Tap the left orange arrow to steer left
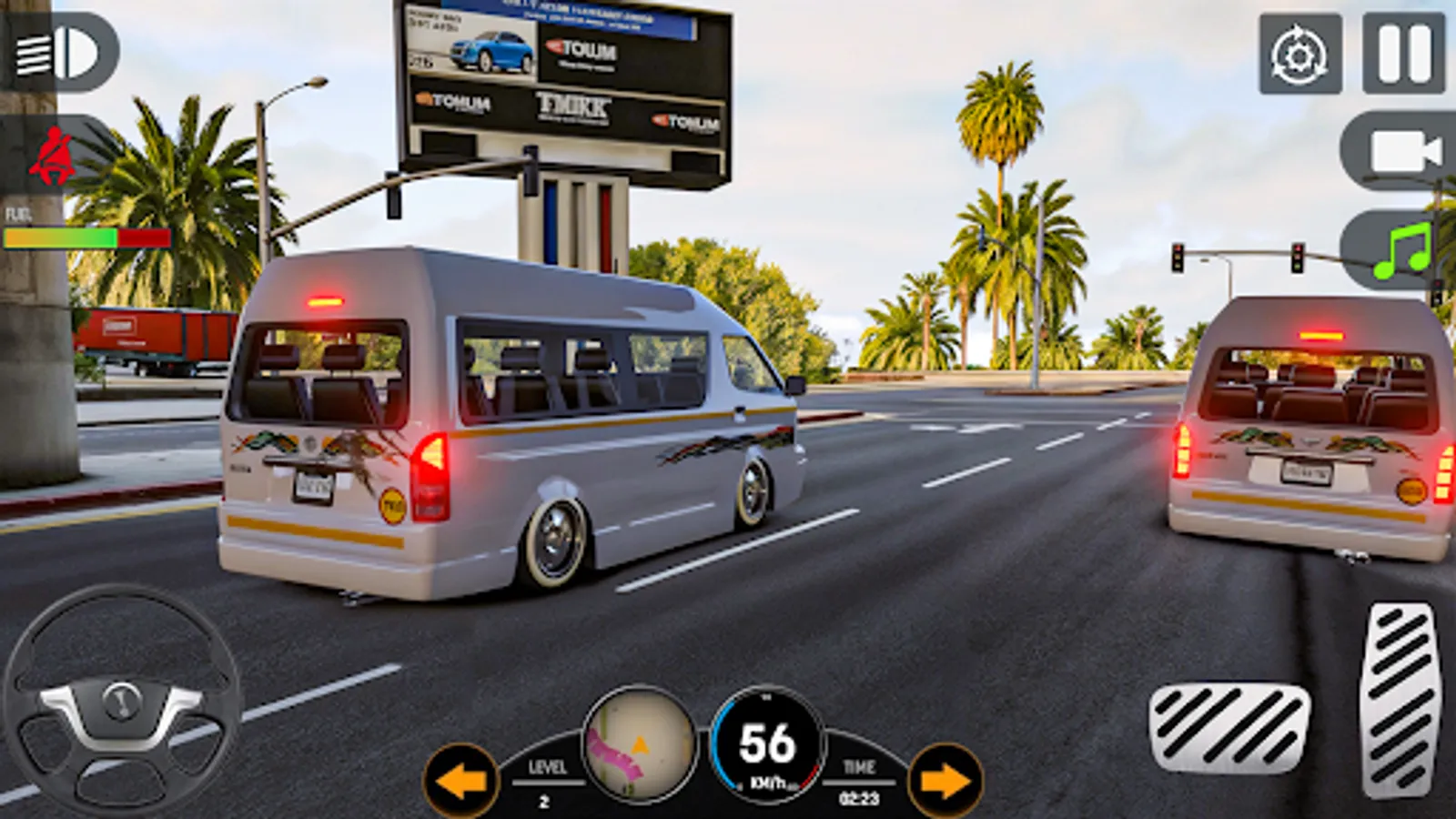Viewport: 1456px width, 819px height. pos(463,780)
